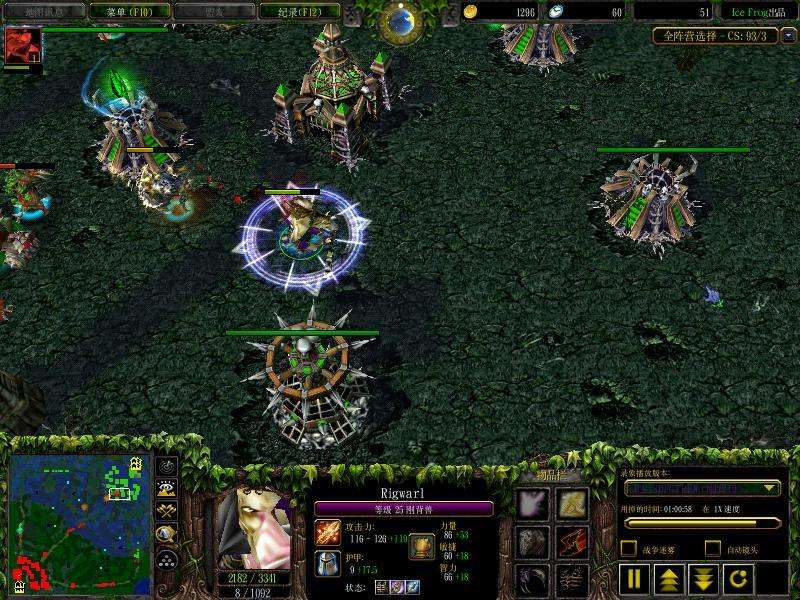Collapse the scoreboard with the arrow button
The image size is (800, 600).
click(788, 36)
